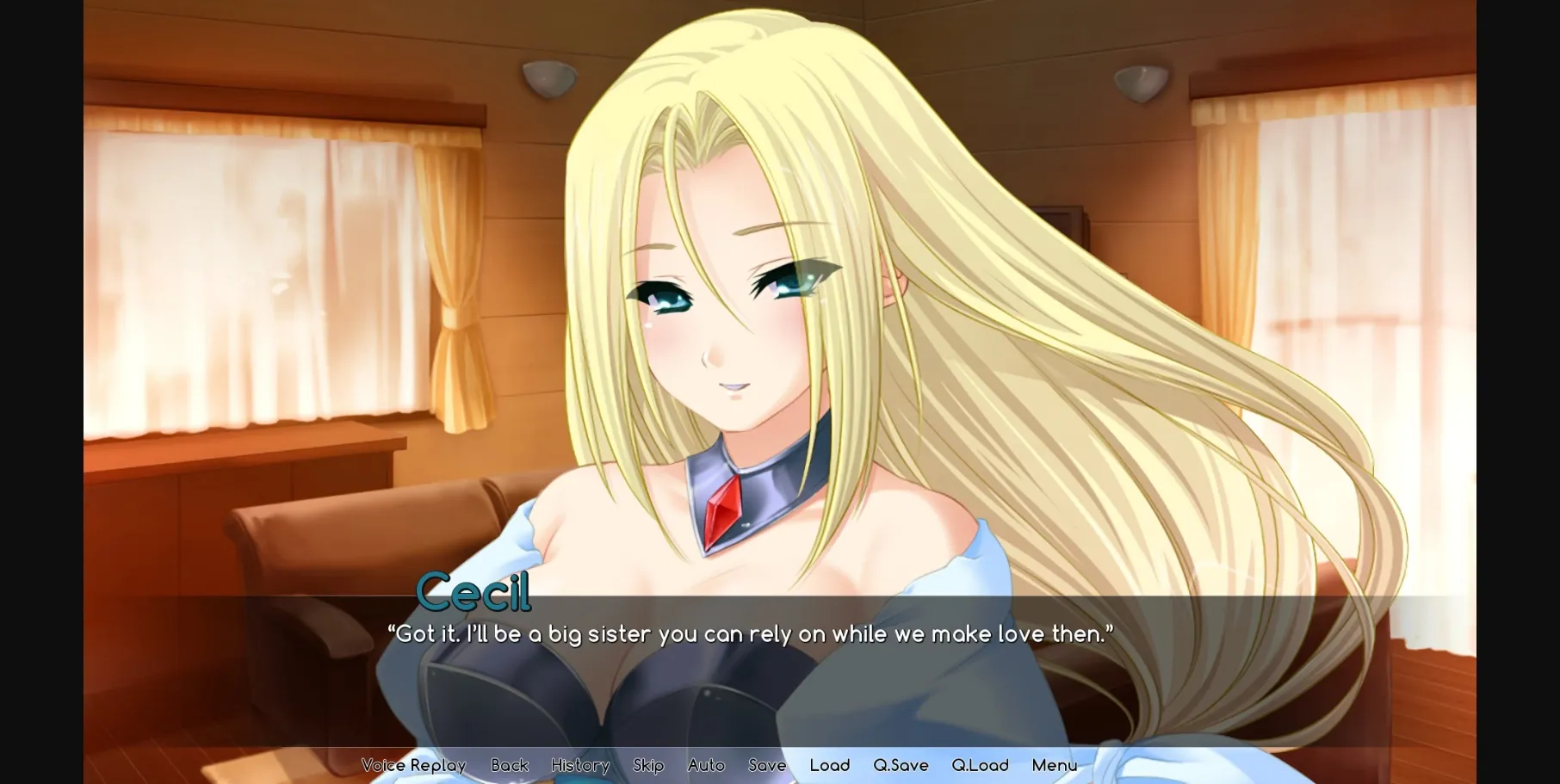Turn on Auto text advance mode
Viewport: 1560px width, 784px height.
(706, 764)
